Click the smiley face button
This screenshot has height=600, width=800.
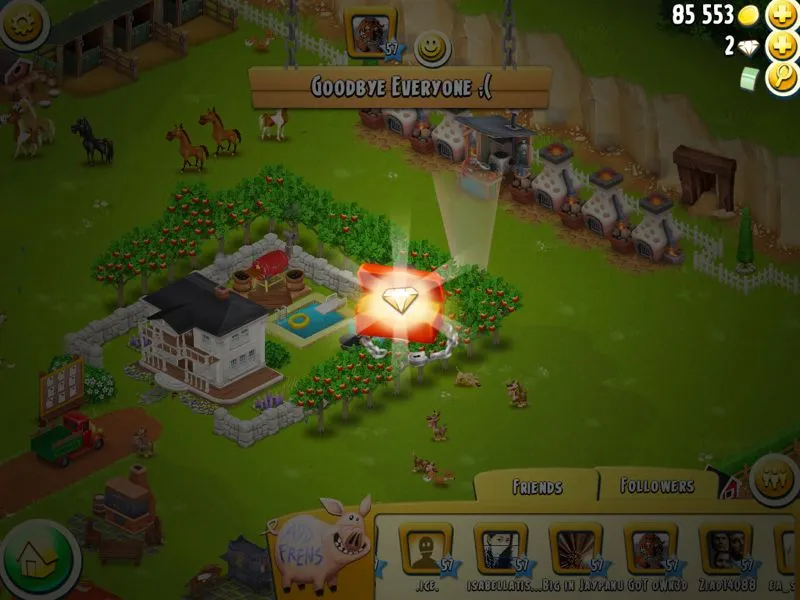432,47
